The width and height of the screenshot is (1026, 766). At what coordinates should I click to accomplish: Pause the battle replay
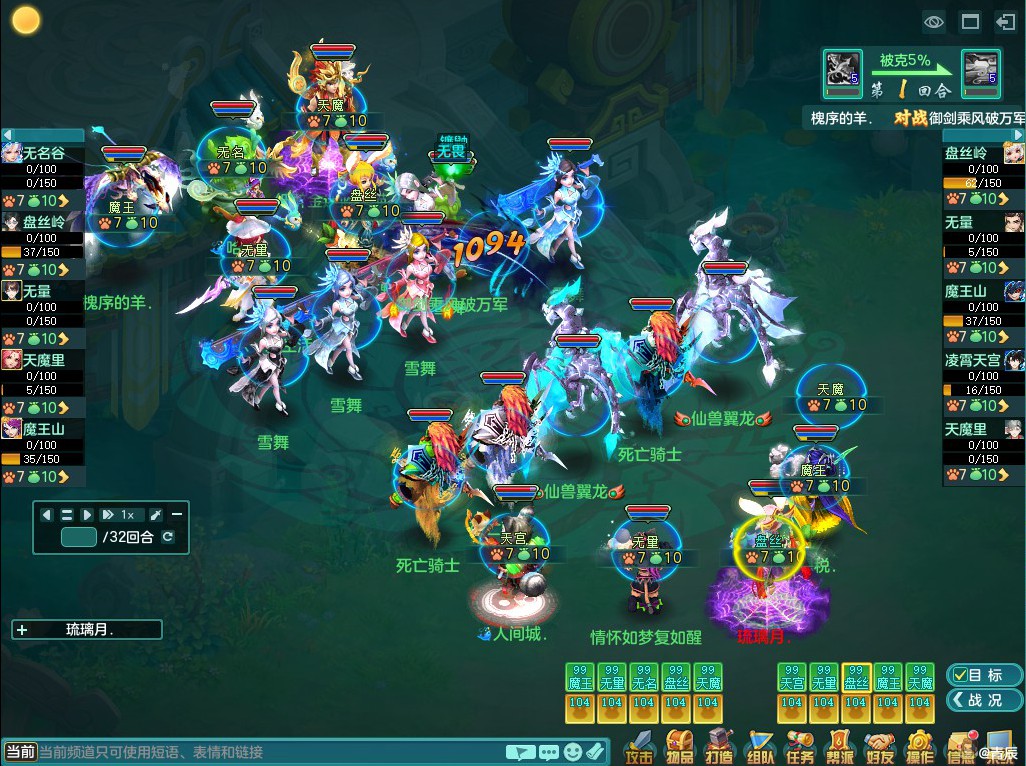point(67,514)
